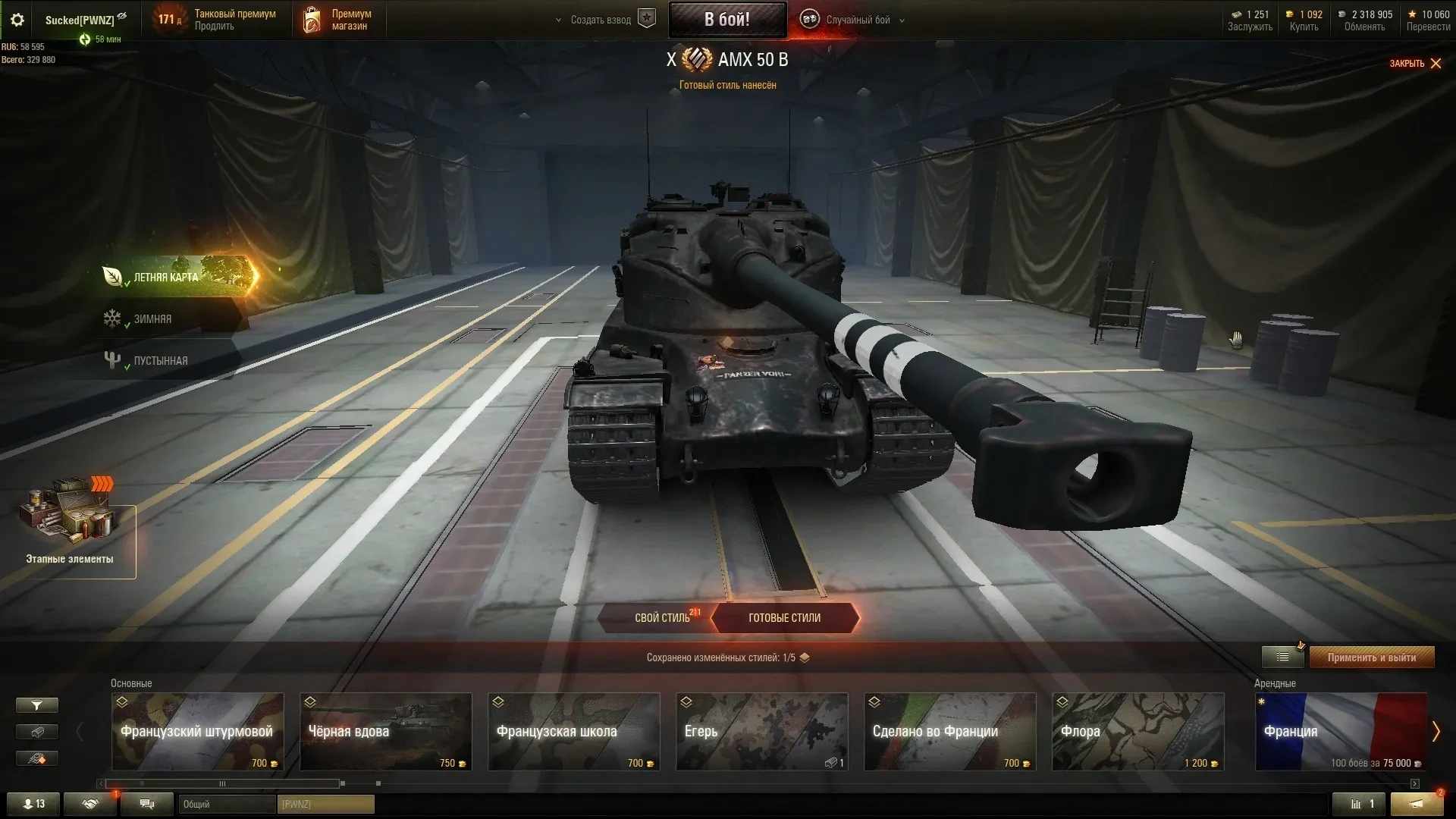
Task: Open the Этапные элементы panel
Action: pos(70,531)
